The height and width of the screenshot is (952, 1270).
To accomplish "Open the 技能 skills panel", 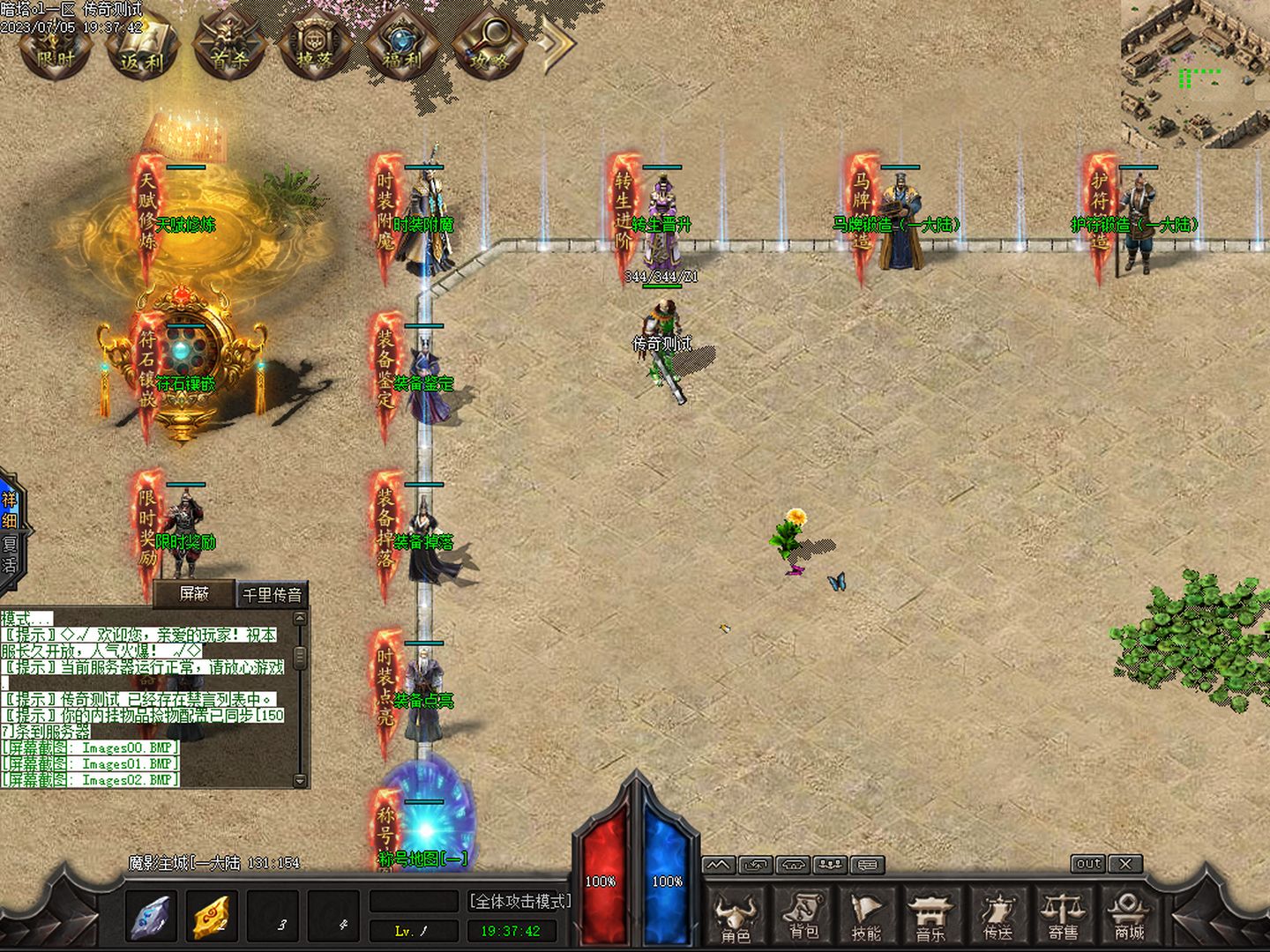I will pos(866,919).
